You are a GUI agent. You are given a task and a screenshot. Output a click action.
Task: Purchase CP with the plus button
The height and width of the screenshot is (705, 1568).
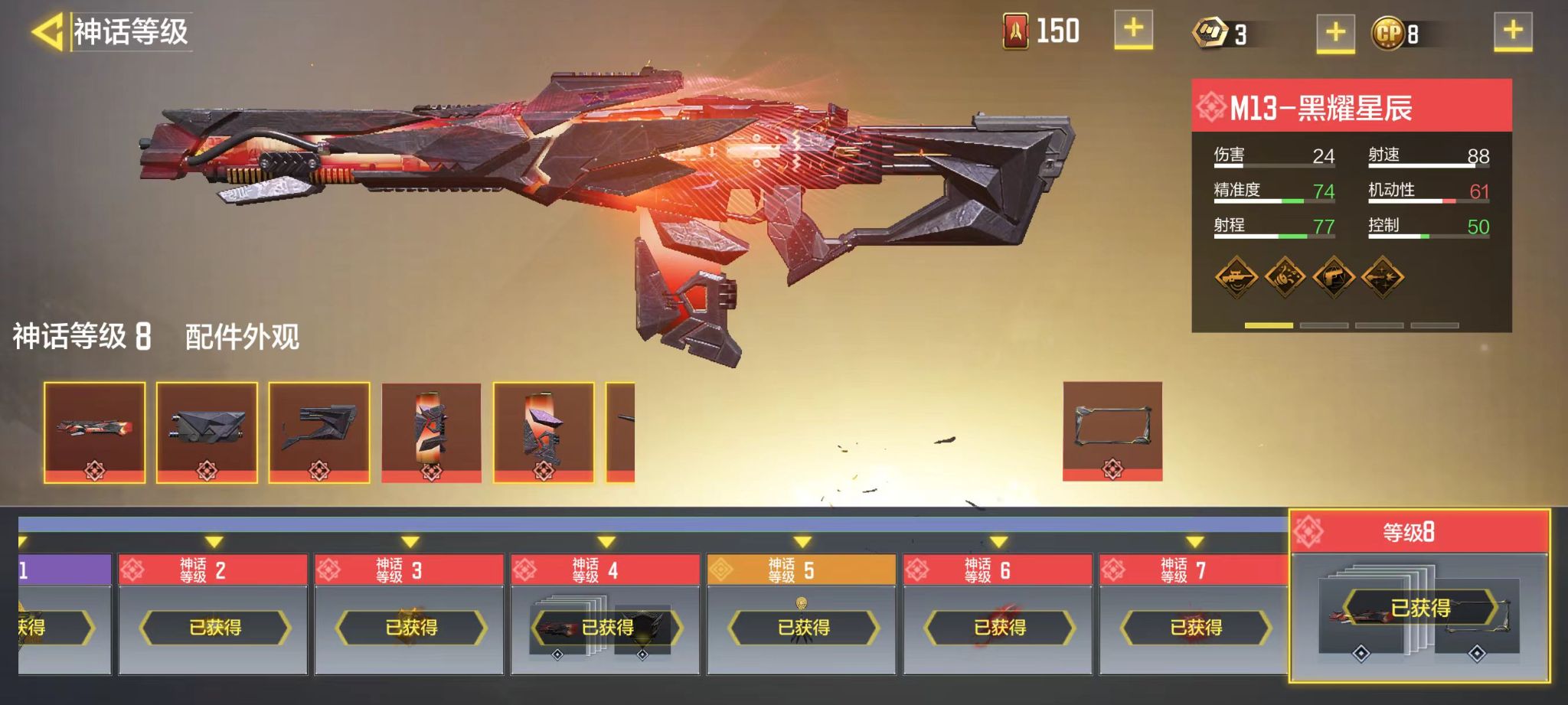click(1513, 32)
